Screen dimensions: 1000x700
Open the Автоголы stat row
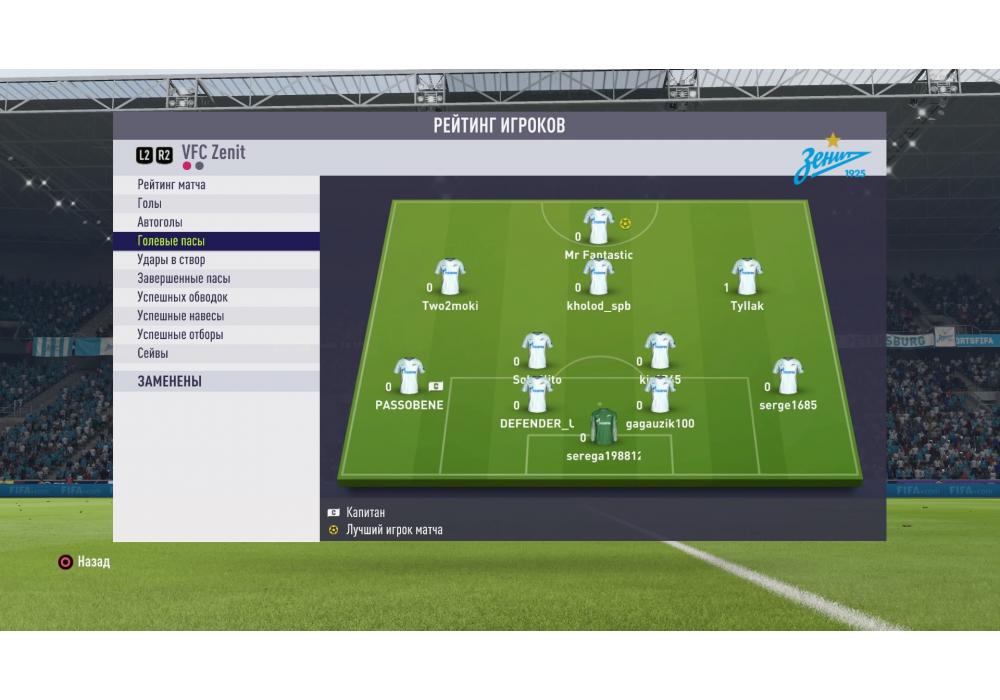[x=160, y=222]
